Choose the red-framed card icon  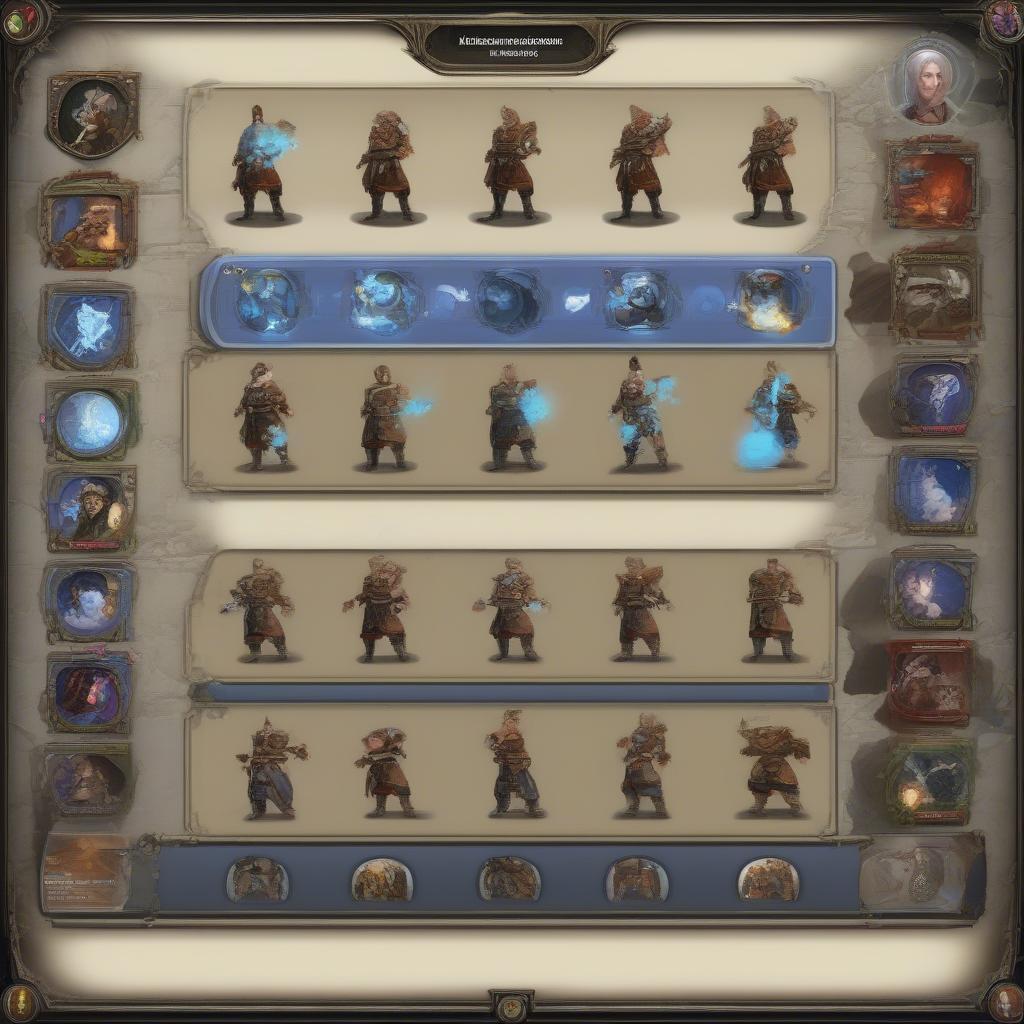coord(929,683)
